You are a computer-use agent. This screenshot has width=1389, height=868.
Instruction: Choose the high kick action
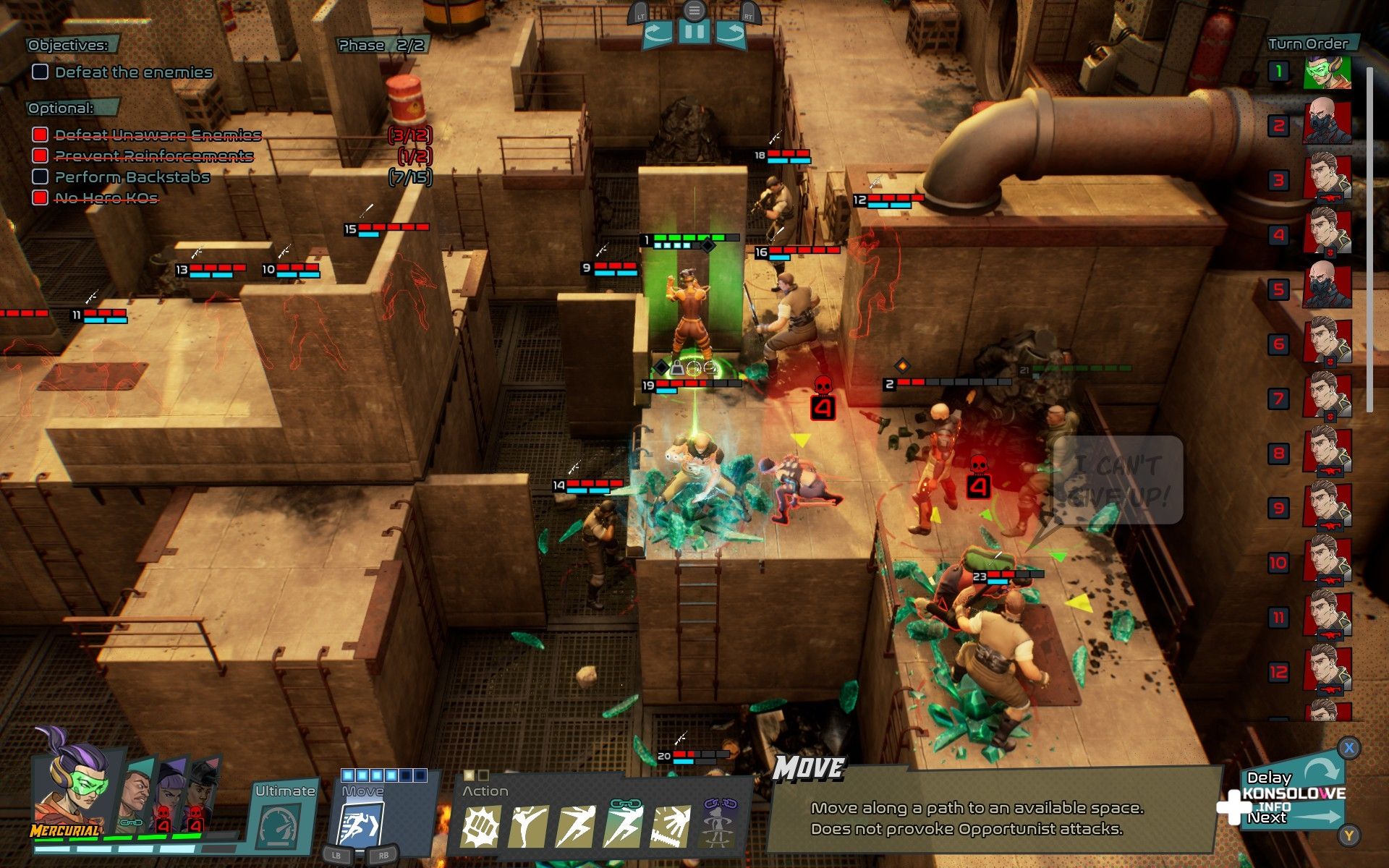point(527,827)
